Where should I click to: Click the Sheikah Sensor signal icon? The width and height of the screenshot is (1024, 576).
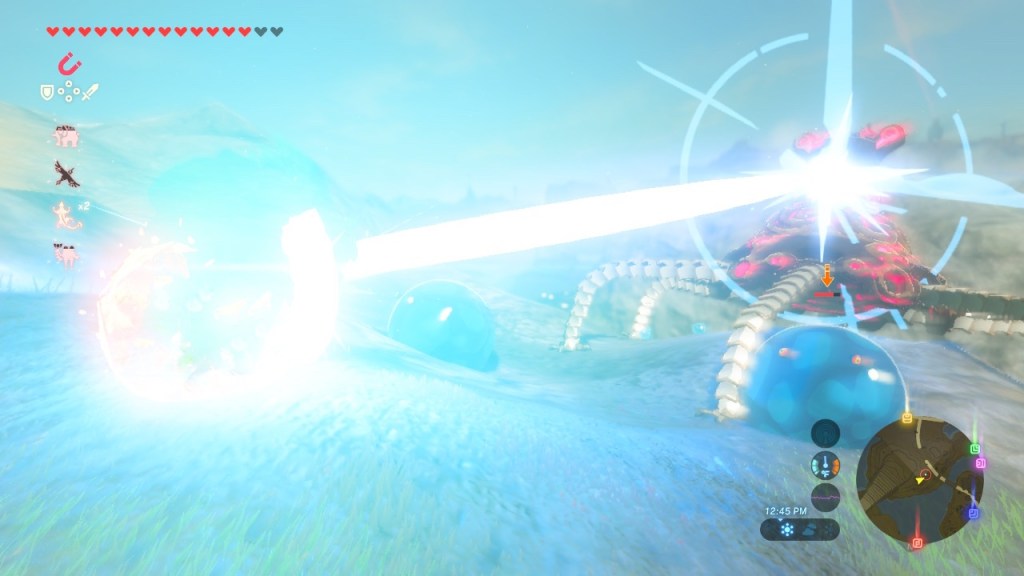pyautogui.click(x=825, y=432)
